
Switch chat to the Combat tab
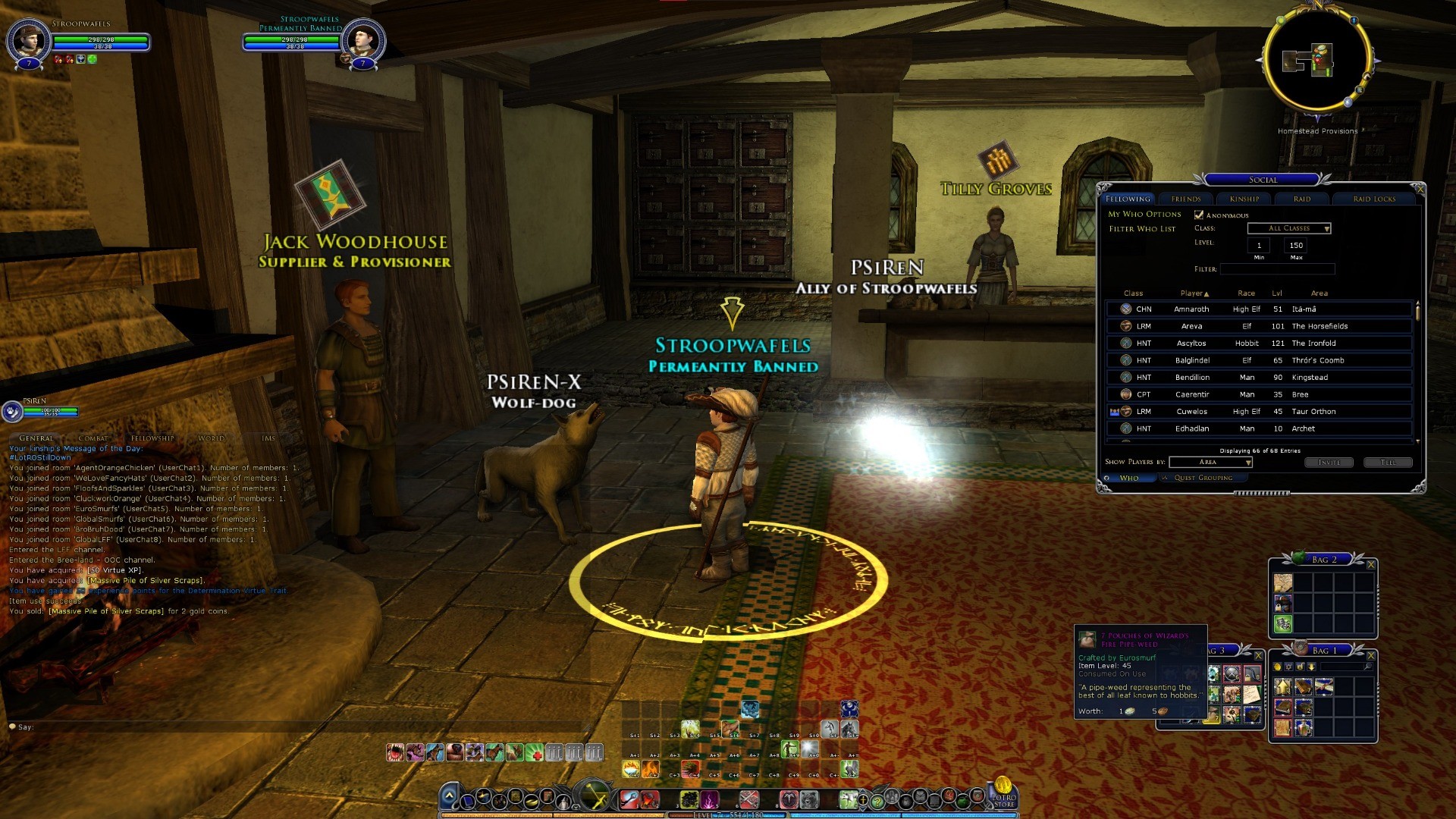click(x=93, y=438)
